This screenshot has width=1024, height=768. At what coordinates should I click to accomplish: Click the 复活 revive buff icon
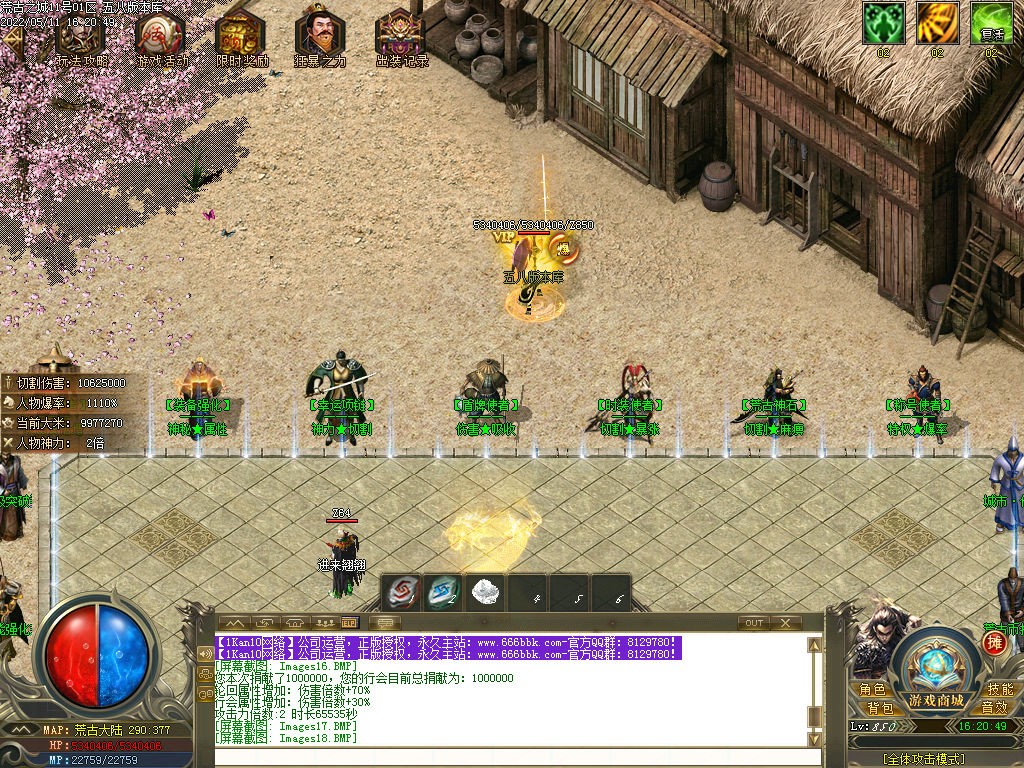[992, 24]
